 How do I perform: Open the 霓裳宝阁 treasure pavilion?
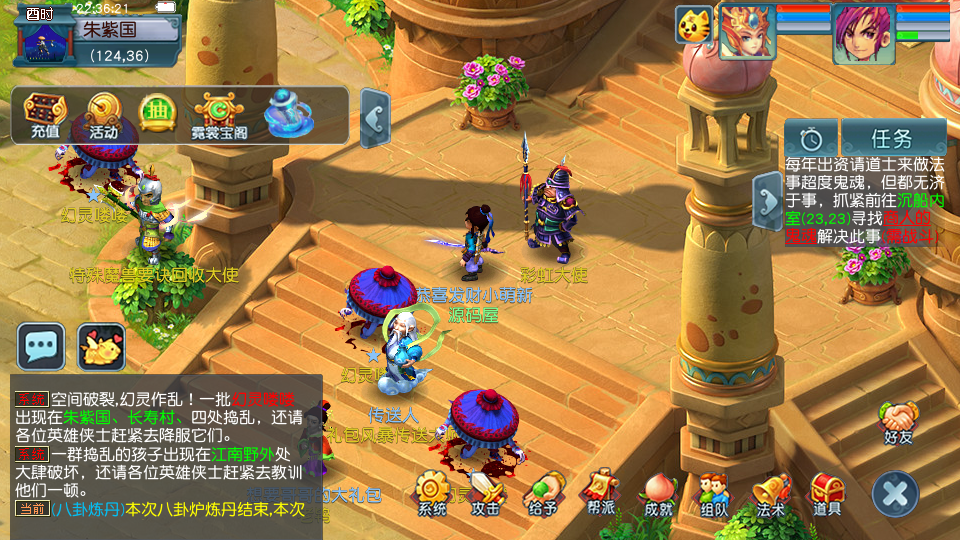click(x=220, y=115)
